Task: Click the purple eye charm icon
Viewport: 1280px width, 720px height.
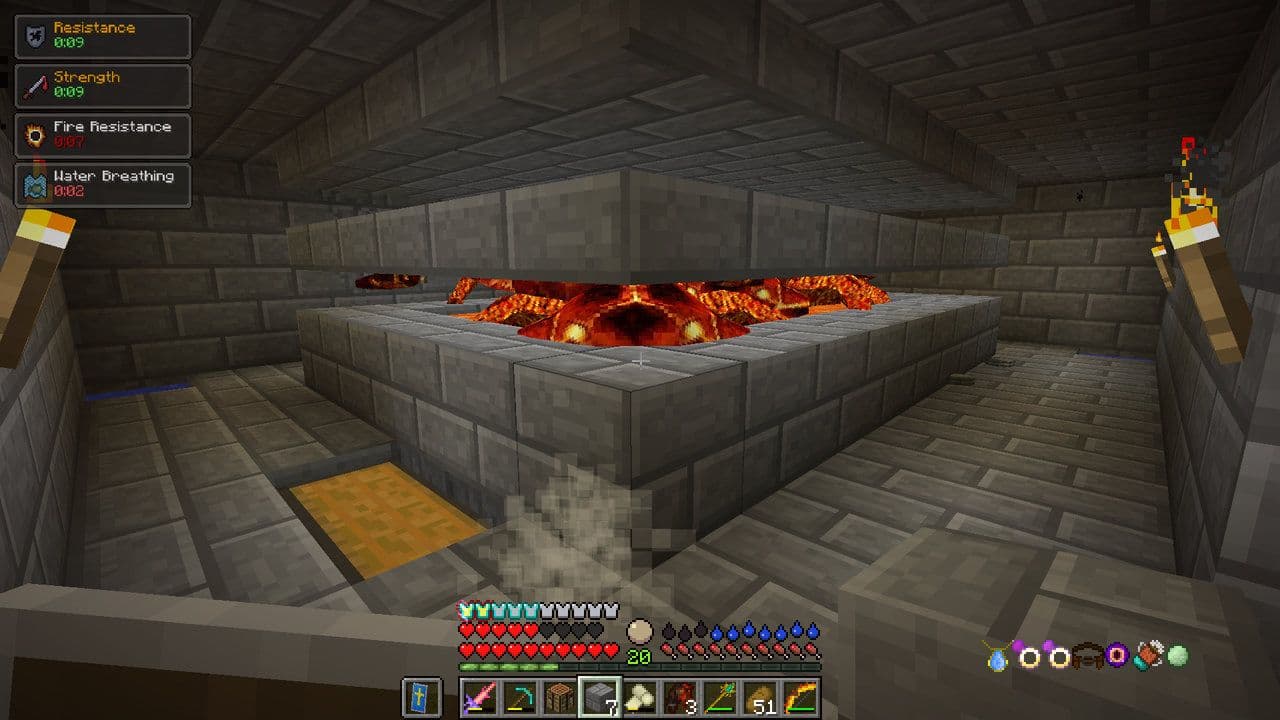Action: click(1117, 656)
